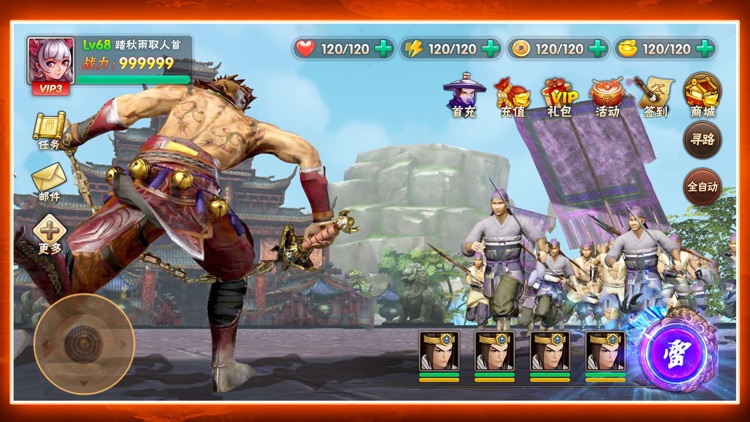This screenshot has width=750, height=422.
Task: Open the 充值 recharge icon
Action: coord(512,96)
